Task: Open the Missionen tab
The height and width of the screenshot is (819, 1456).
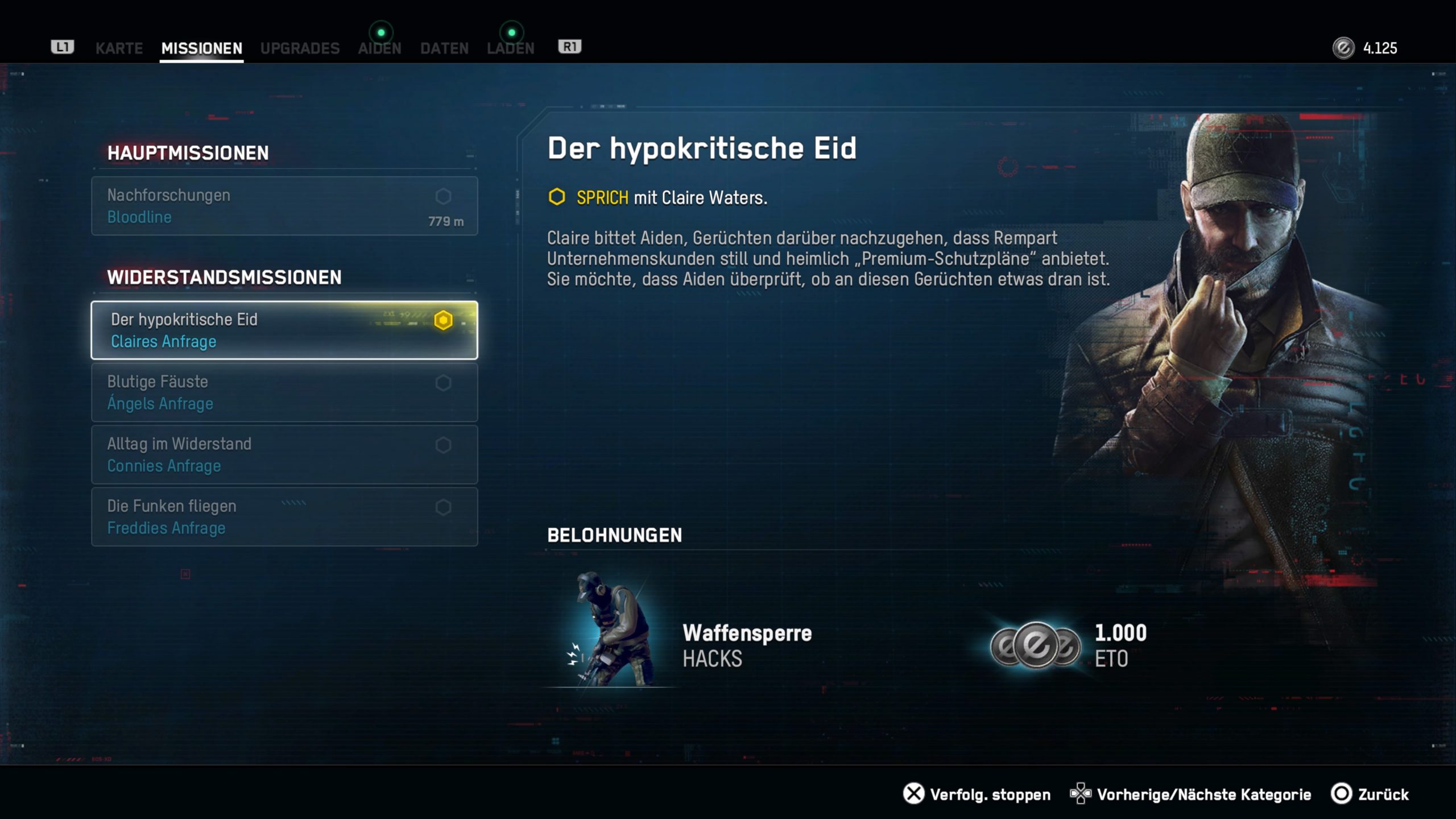Action: (201, 48)
